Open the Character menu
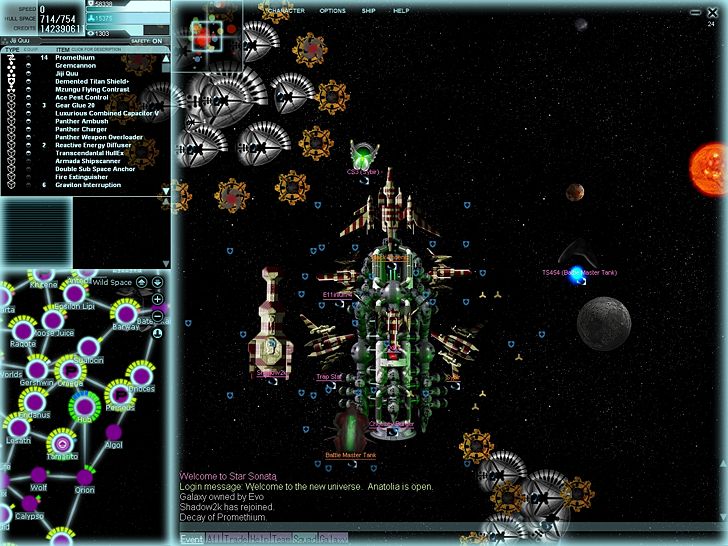Screen dimensions: 728x546 (x=287, y=10)
